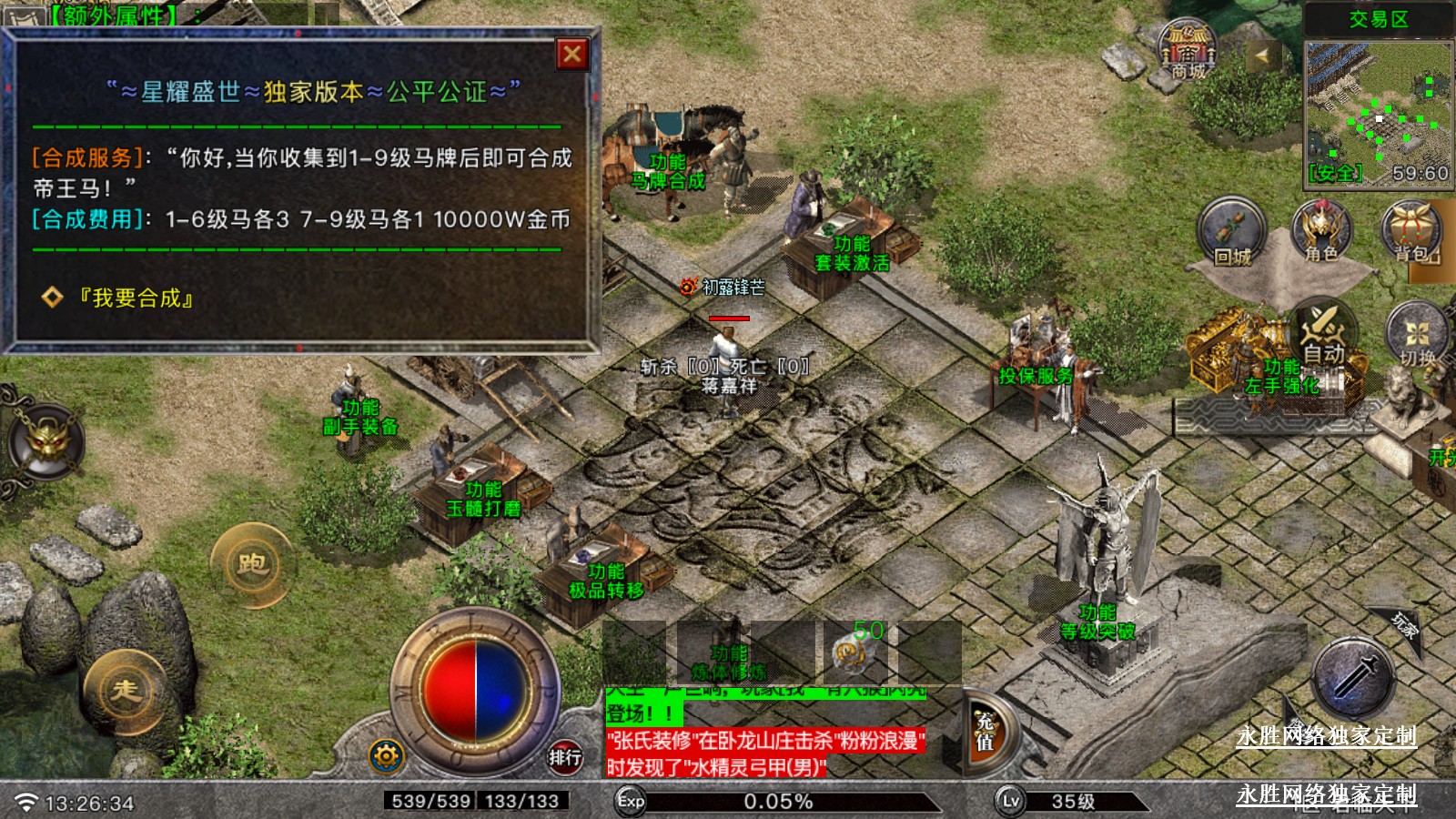Select the 跑 run movement button
Screen dimensions: 1456x819
252,565
